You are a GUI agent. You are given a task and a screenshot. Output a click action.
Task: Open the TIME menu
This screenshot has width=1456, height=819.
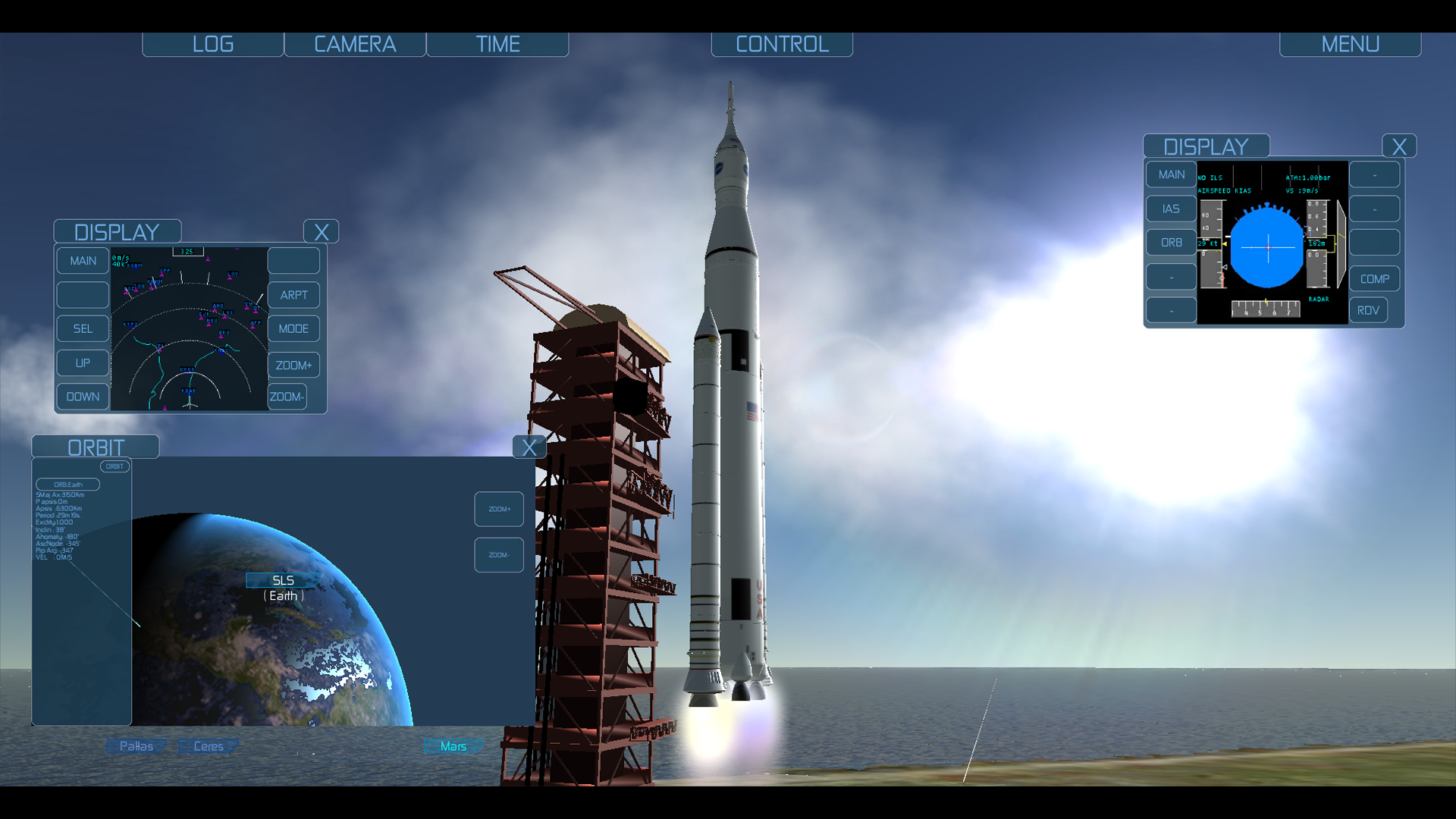[x=497, y=44]
